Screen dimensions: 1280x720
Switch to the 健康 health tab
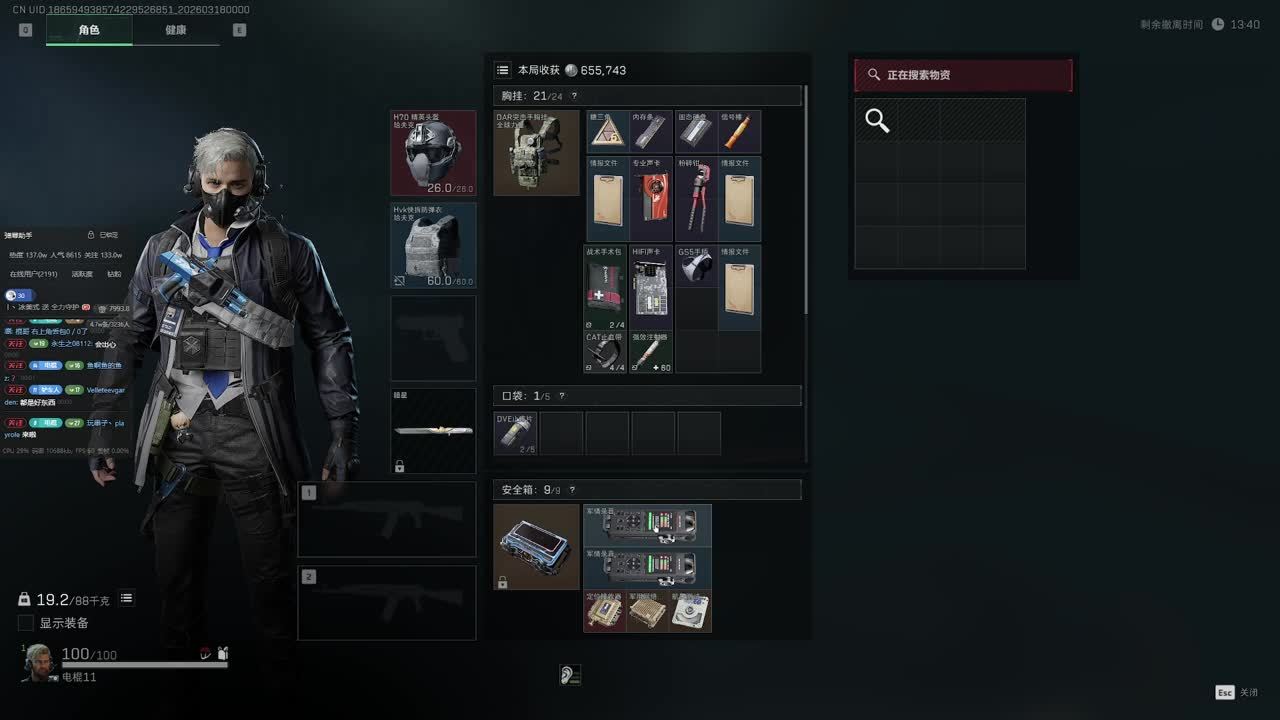(x=176, y=30)
